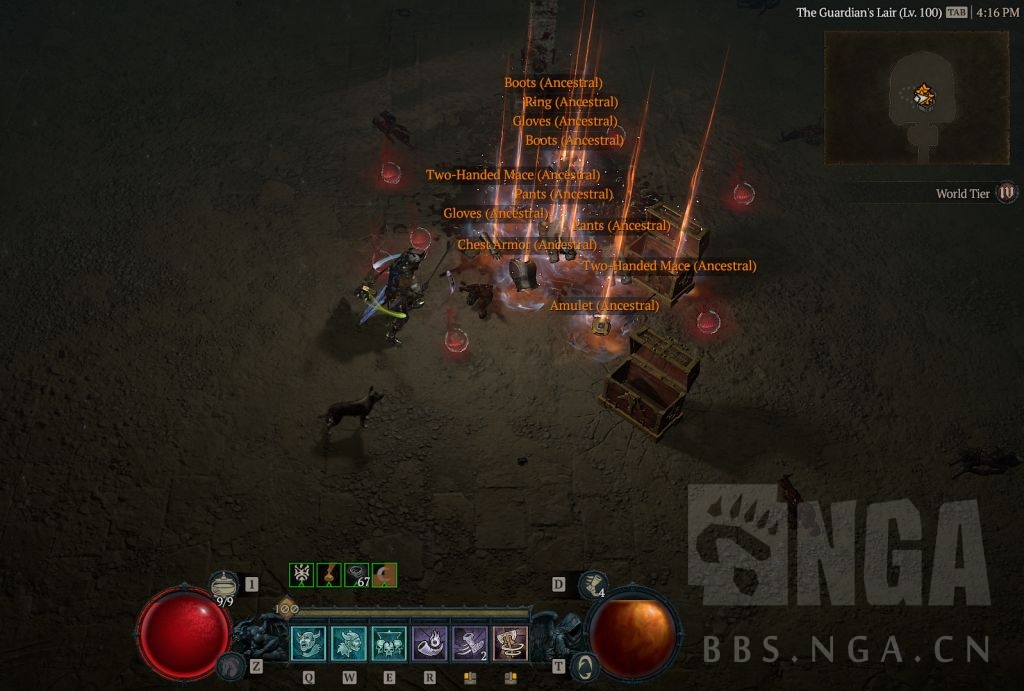Select the buff icon showing 67
The width and height of the screenshot is (1024, 691).
tap(357, 575)
